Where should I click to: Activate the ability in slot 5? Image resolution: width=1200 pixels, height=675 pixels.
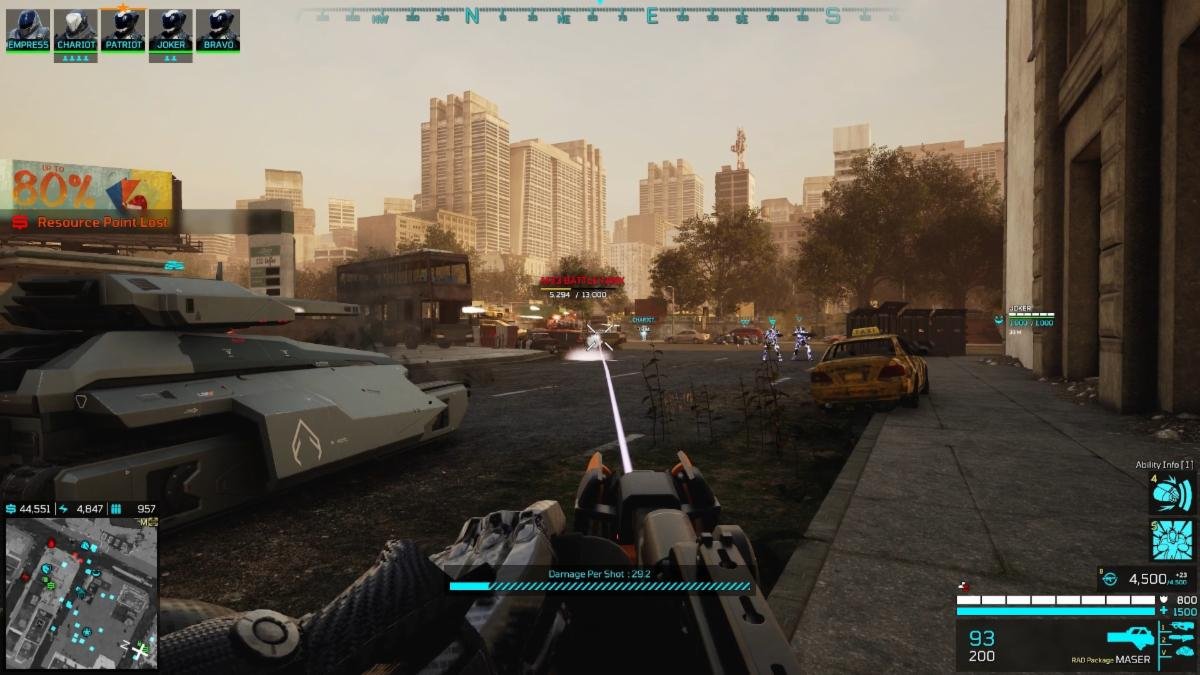pyautogui.click(x=1172, y=540)
